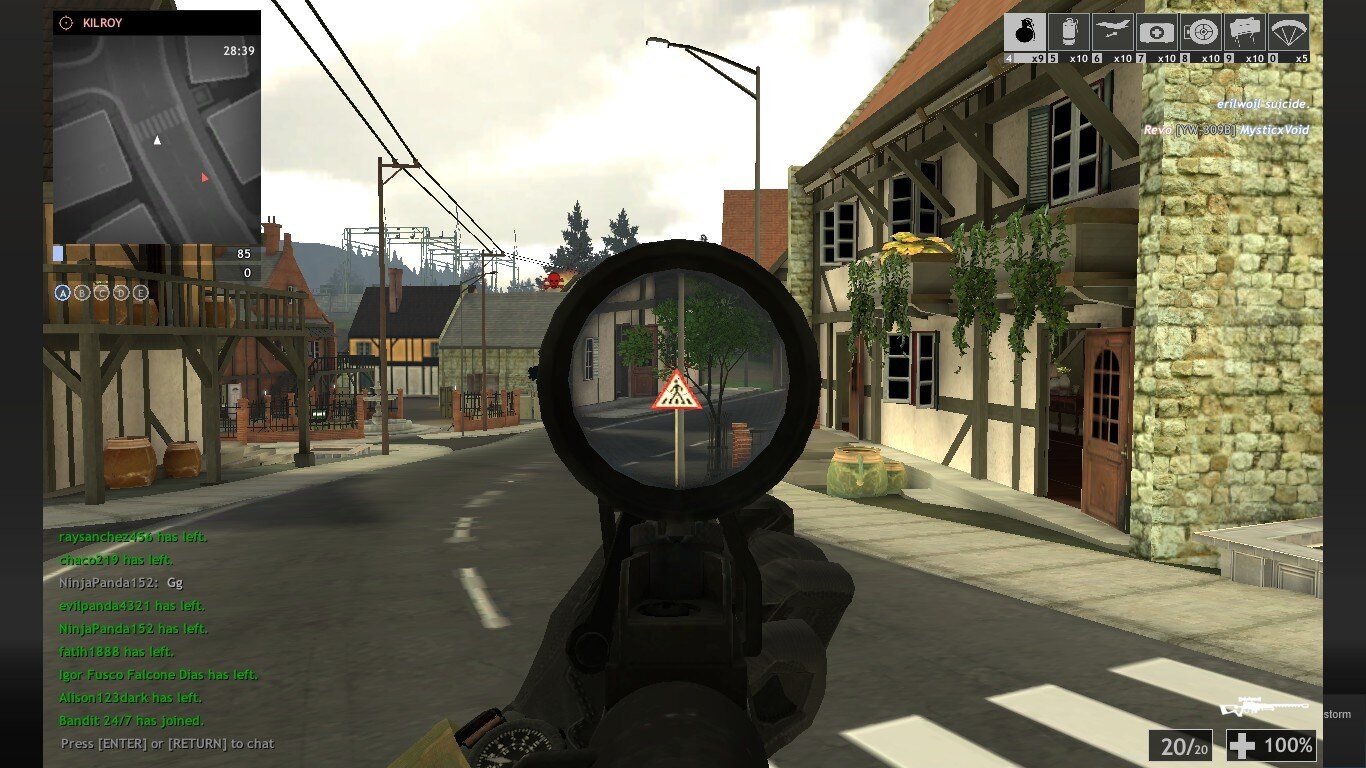
Task: Choose the smoke canister grenade slot
Action: 1069,32
